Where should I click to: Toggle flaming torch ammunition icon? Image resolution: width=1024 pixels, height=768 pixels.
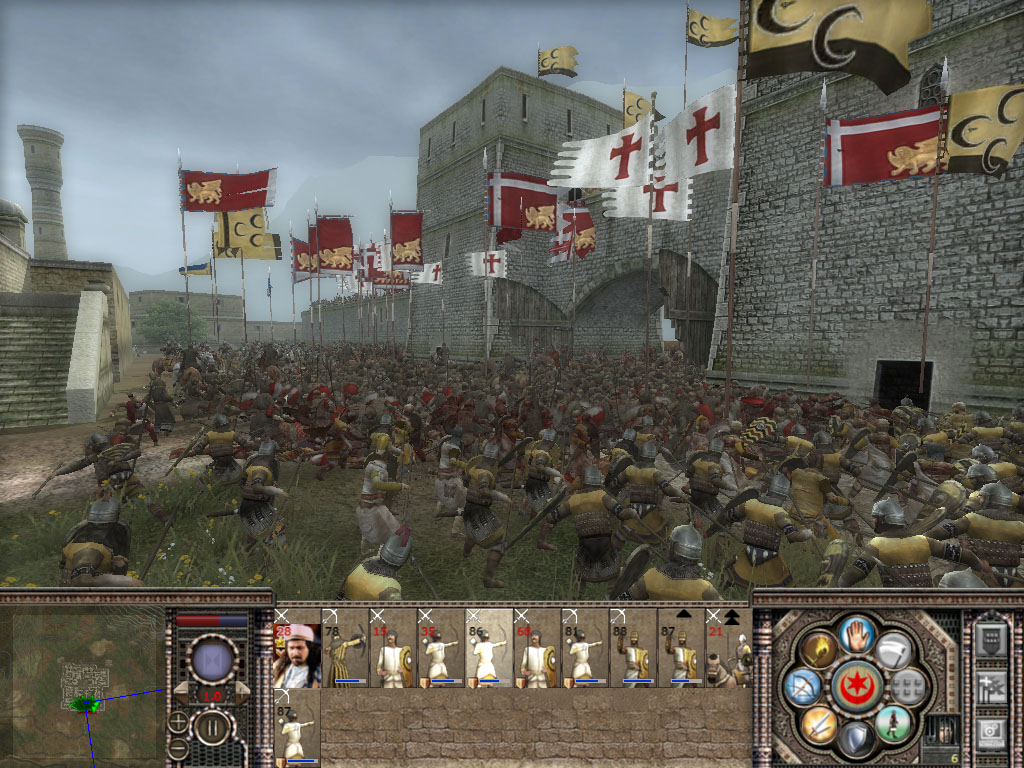(819, 648)
